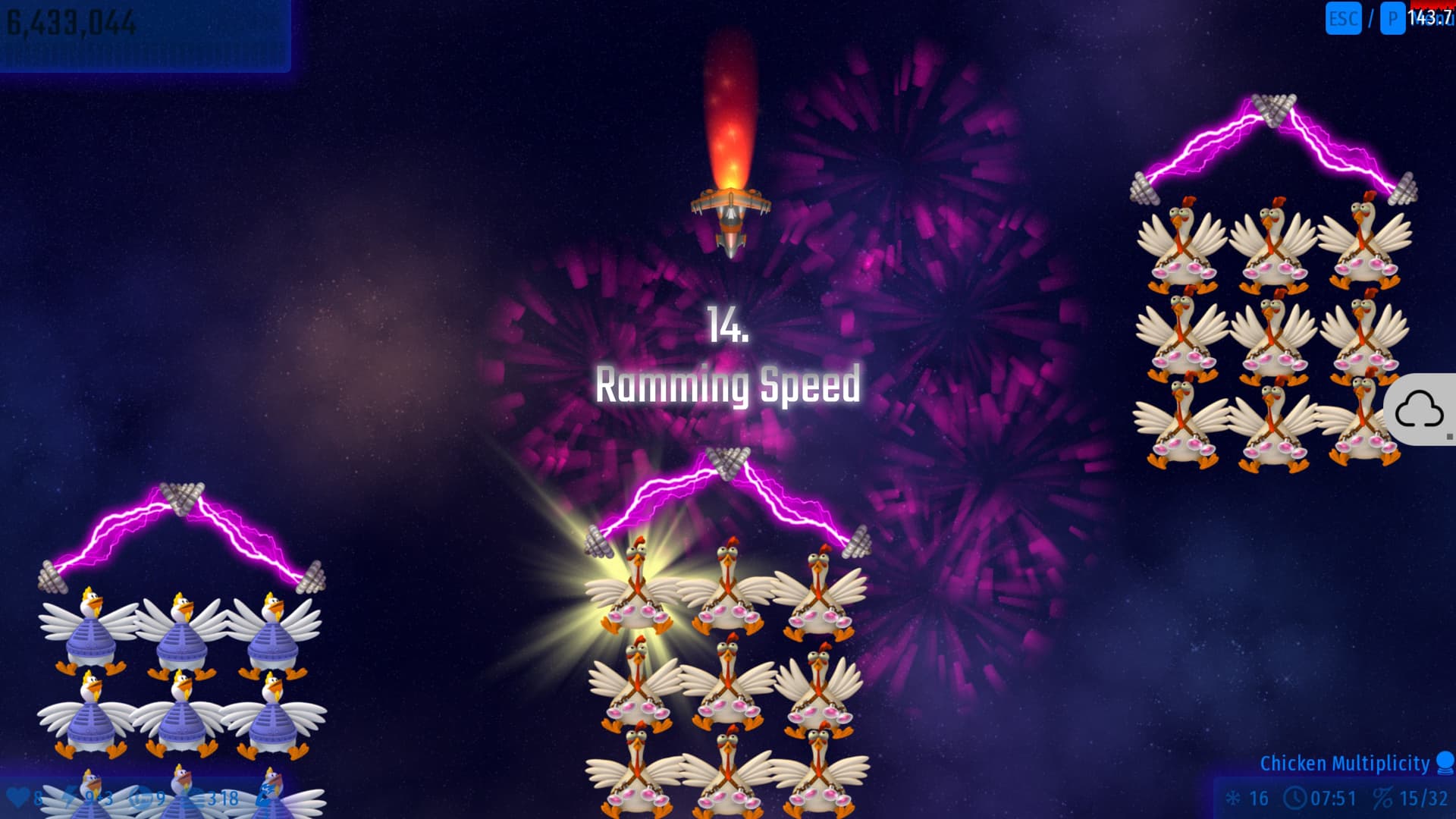Open the cloud overlay tab

point(1420,410)
